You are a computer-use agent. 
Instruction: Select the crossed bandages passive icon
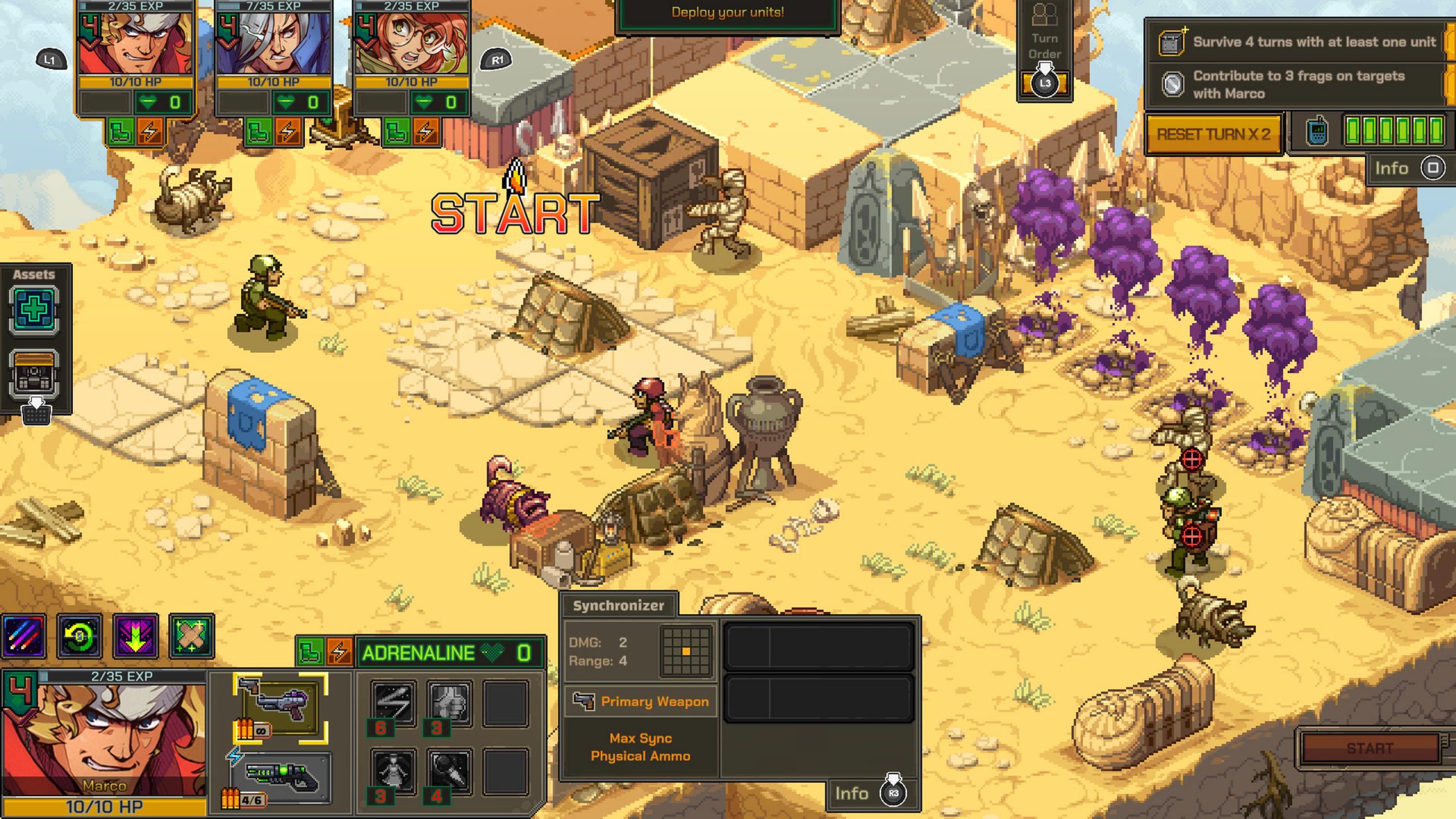point(191,636)
